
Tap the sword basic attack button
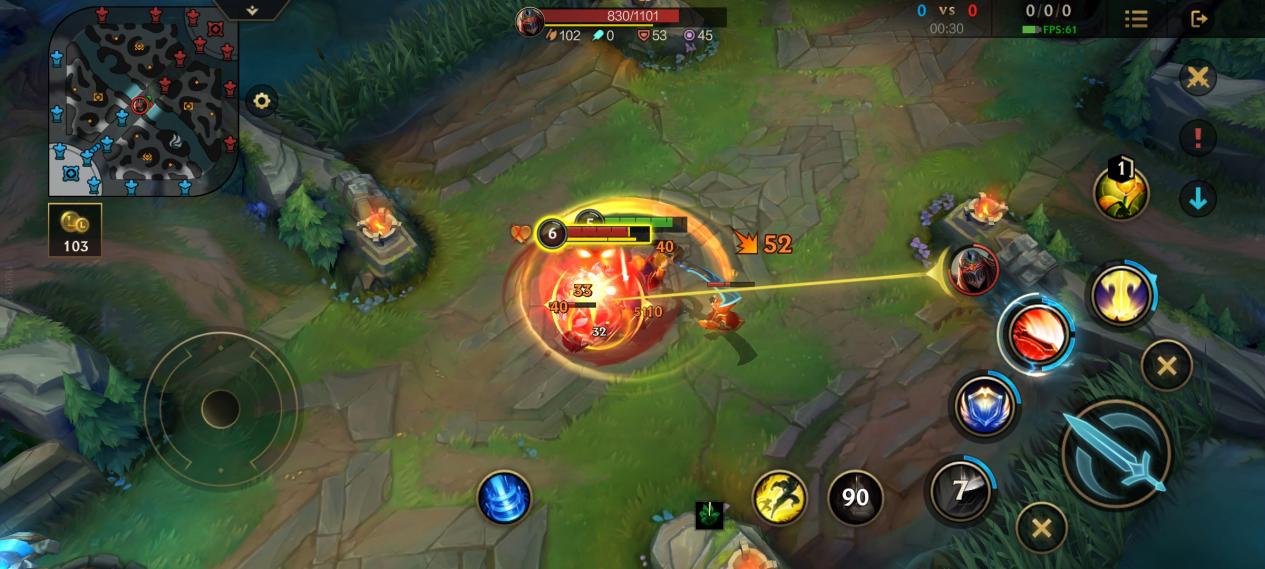click(1116, 453)
